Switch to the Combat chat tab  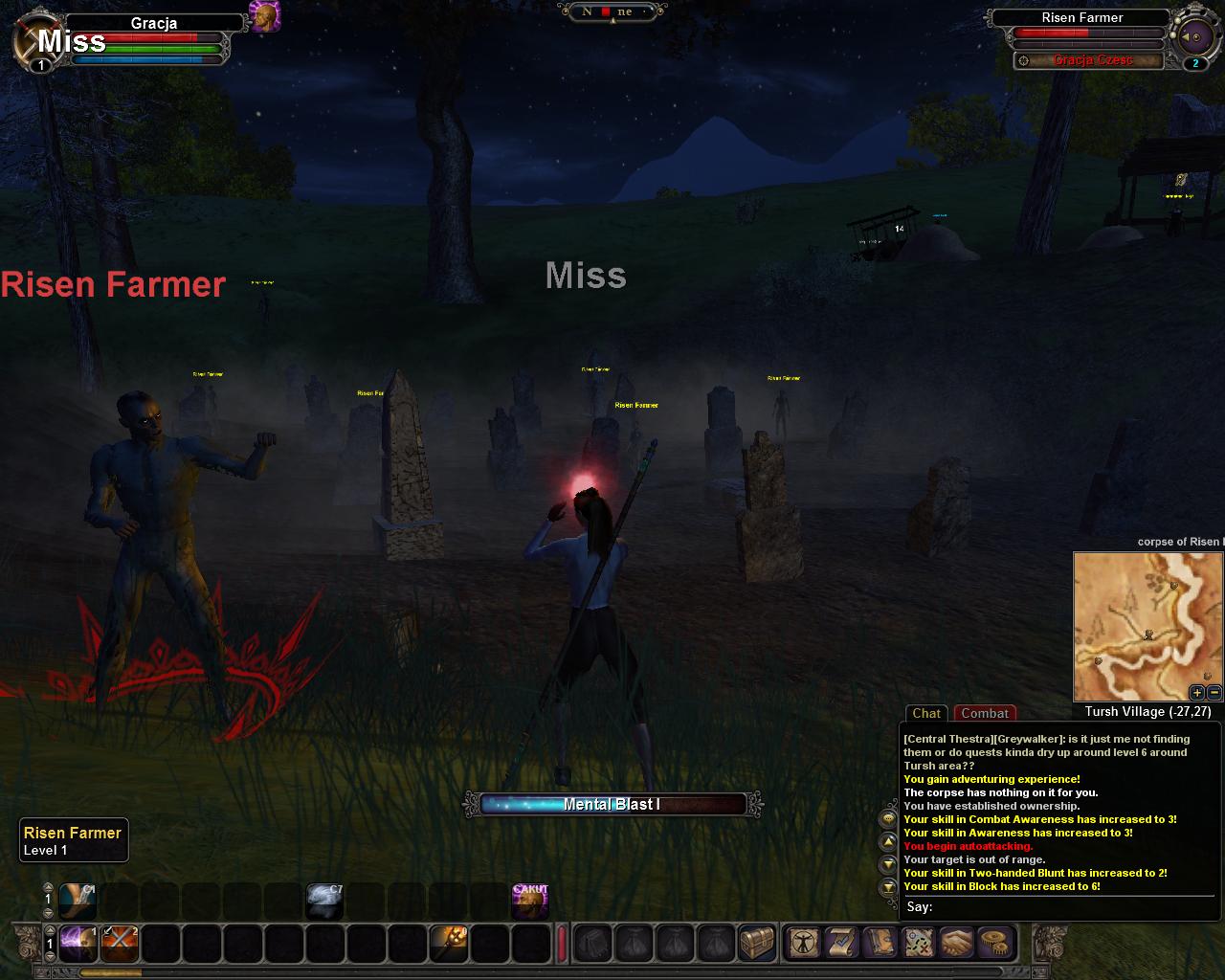coord(985,713)
